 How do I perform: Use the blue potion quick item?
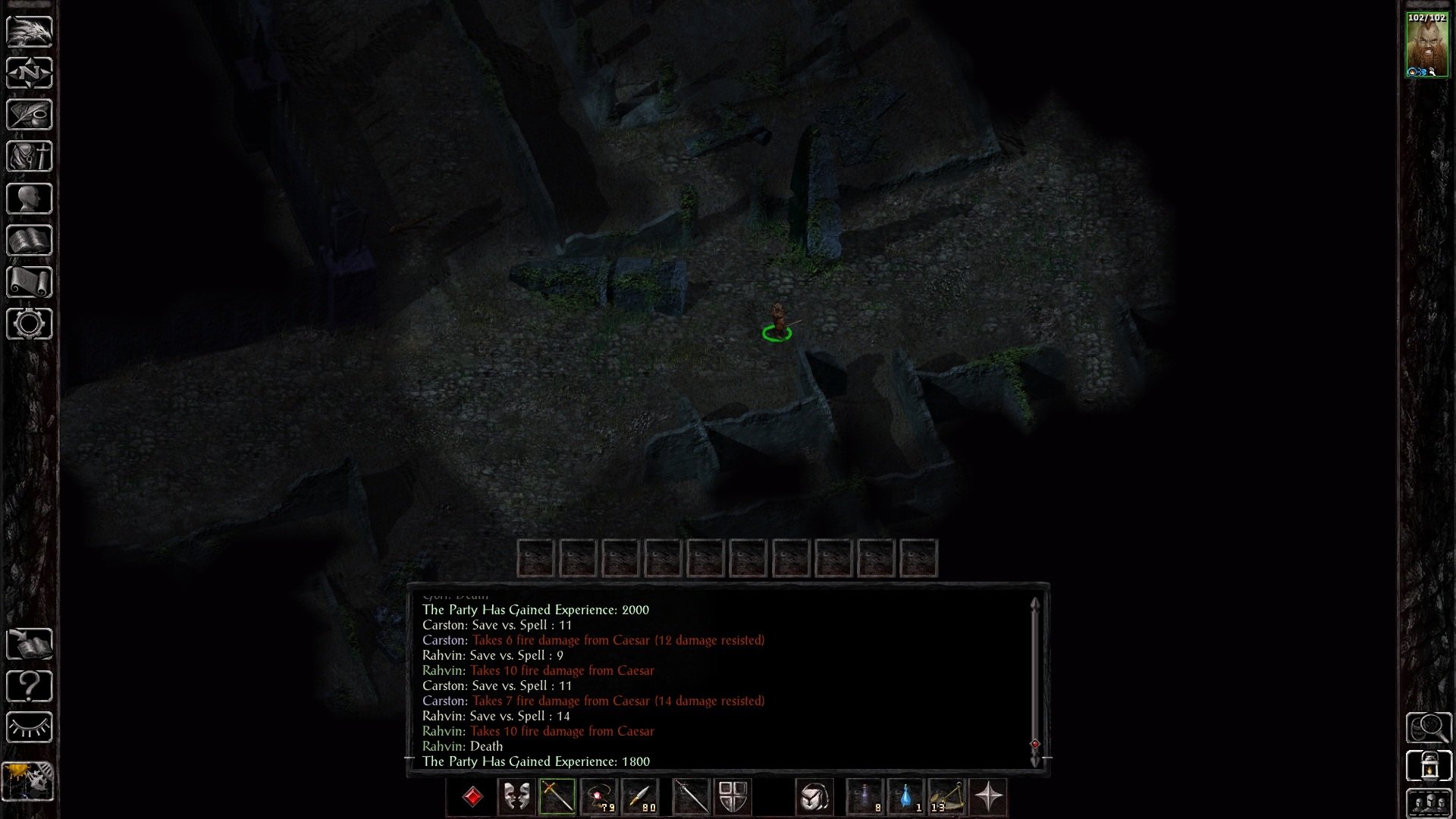coord(905,797)
